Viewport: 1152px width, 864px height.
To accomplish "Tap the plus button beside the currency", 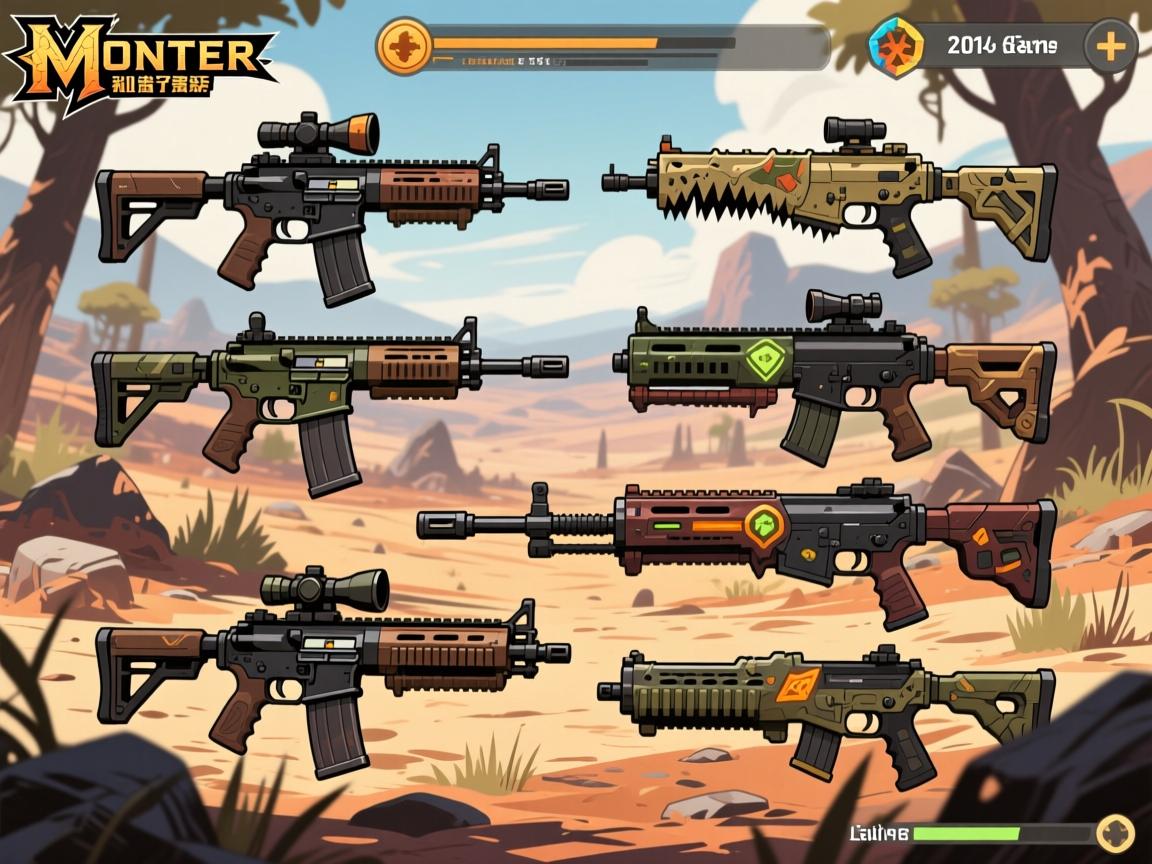I will pyautogui.click(x=1110, y=46).
